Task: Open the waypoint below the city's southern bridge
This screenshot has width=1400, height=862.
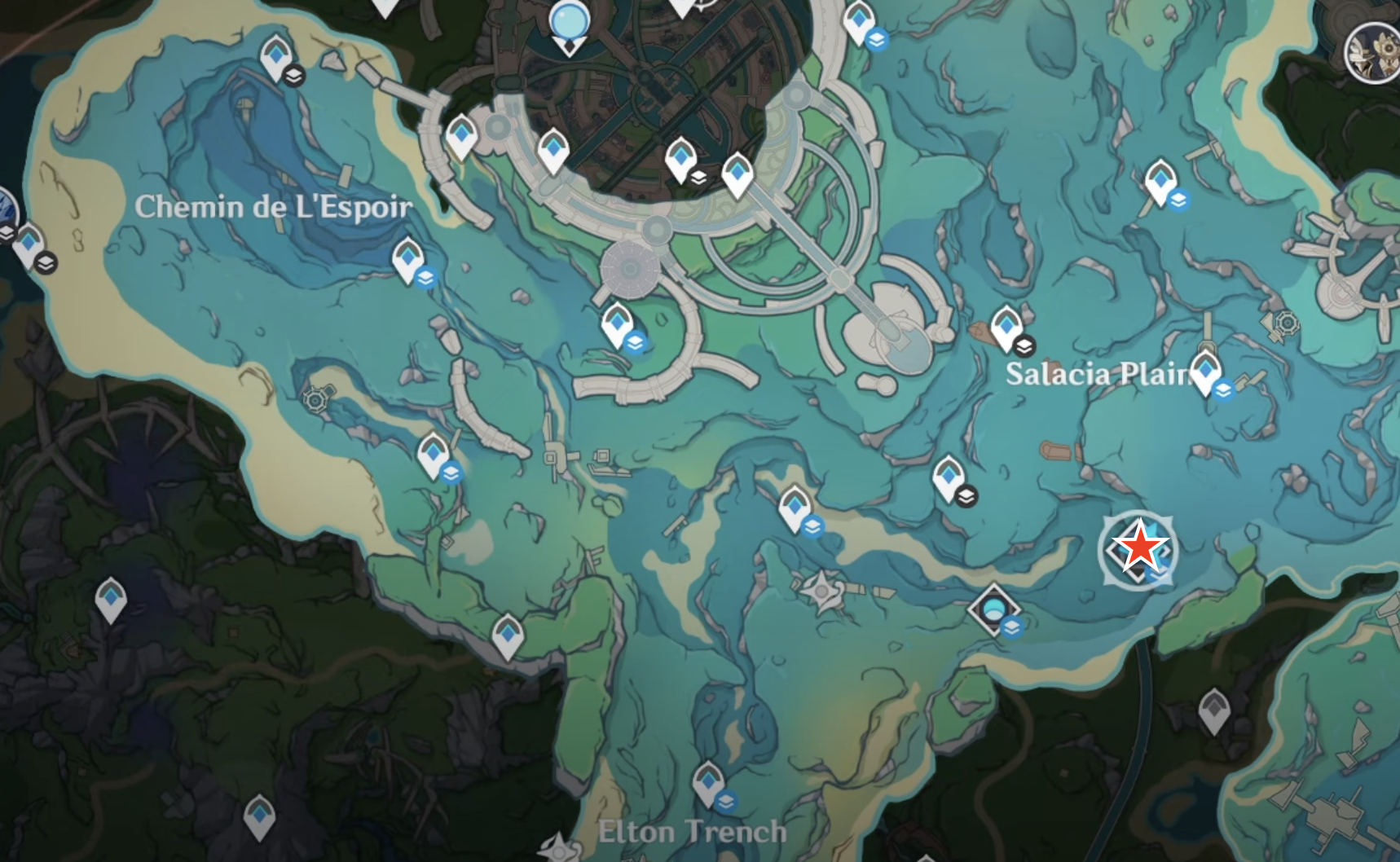Action: (x=617, y=323)
